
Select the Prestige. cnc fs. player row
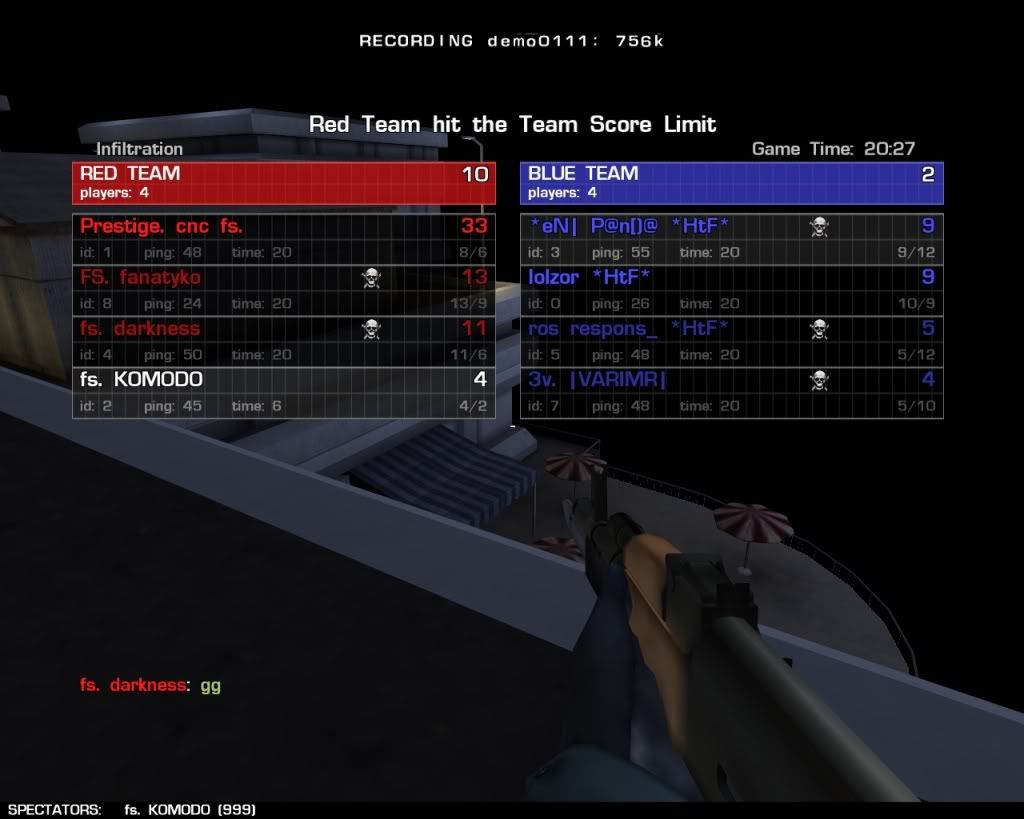click(x=283, y=239)
